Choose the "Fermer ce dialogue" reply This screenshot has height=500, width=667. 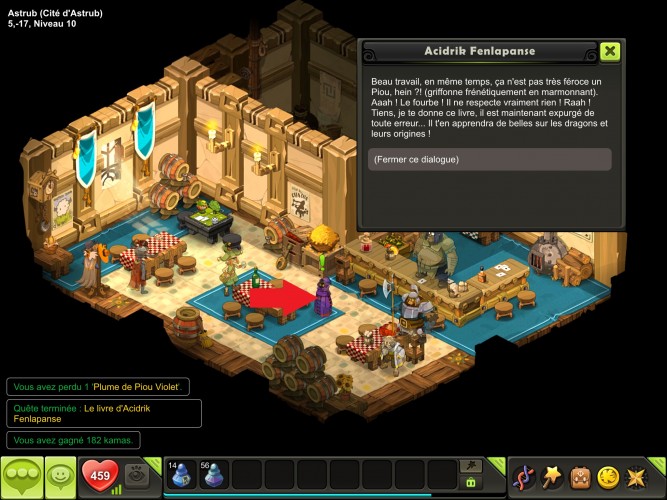point(489,160)
